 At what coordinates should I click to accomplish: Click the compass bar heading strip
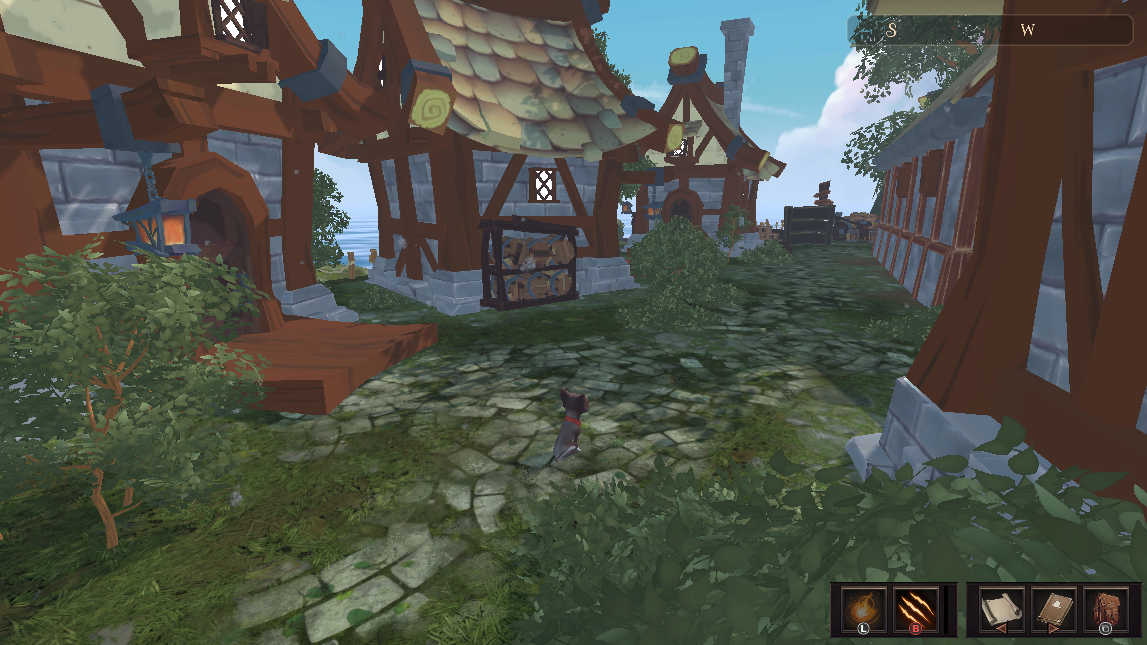pyautogui.click(x=990, y=30)
